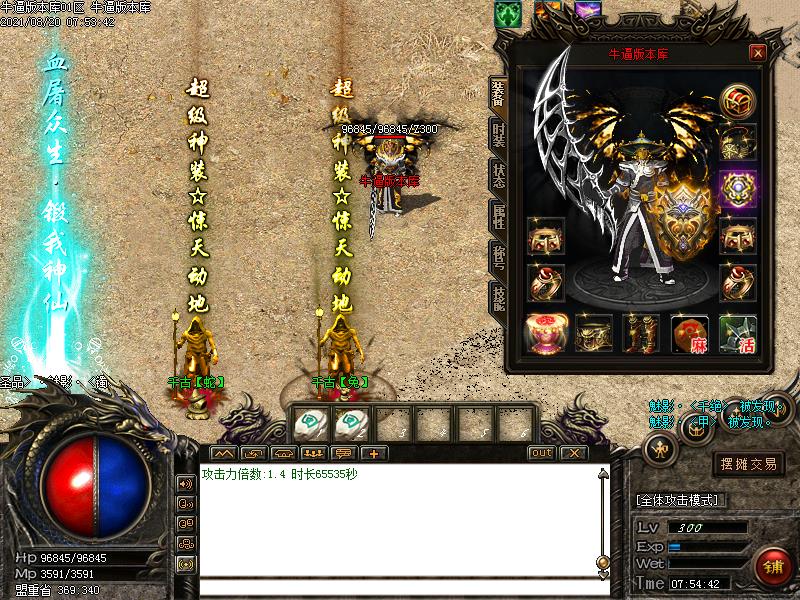The image size is (800, 600).
Task: Click the 摆摊交易 stall trade button
Action: [749, 464]
